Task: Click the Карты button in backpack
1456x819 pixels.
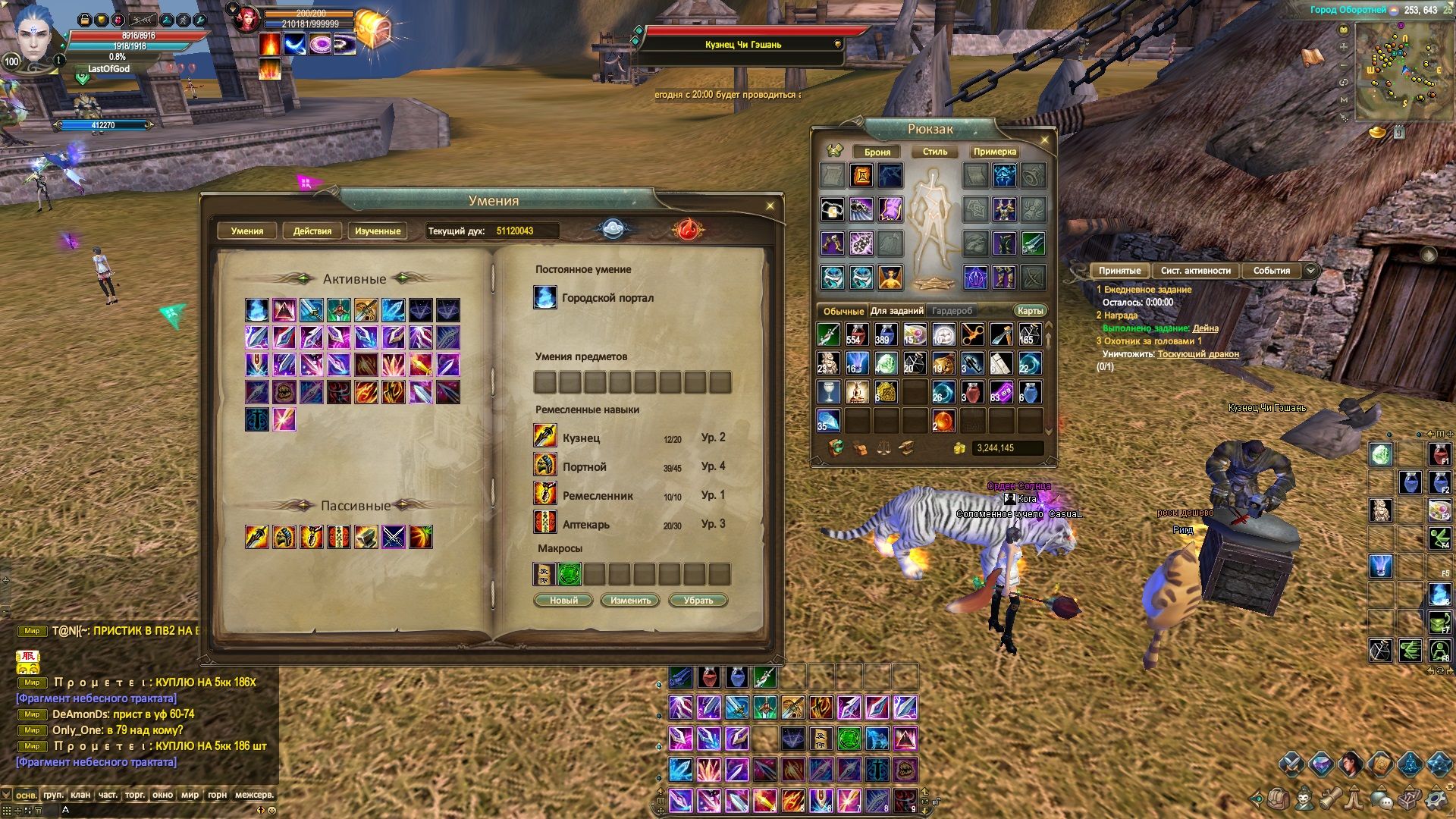Action: [x=1030, y=310]
